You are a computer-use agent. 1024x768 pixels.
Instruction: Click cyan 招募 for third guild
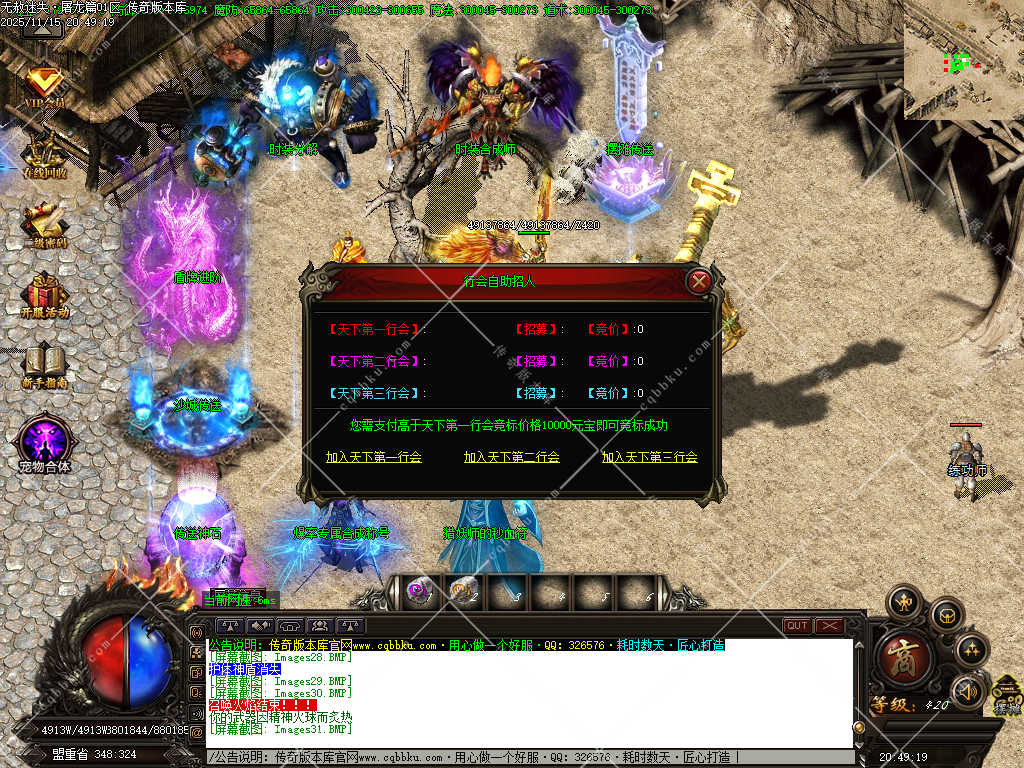[538, 393]
